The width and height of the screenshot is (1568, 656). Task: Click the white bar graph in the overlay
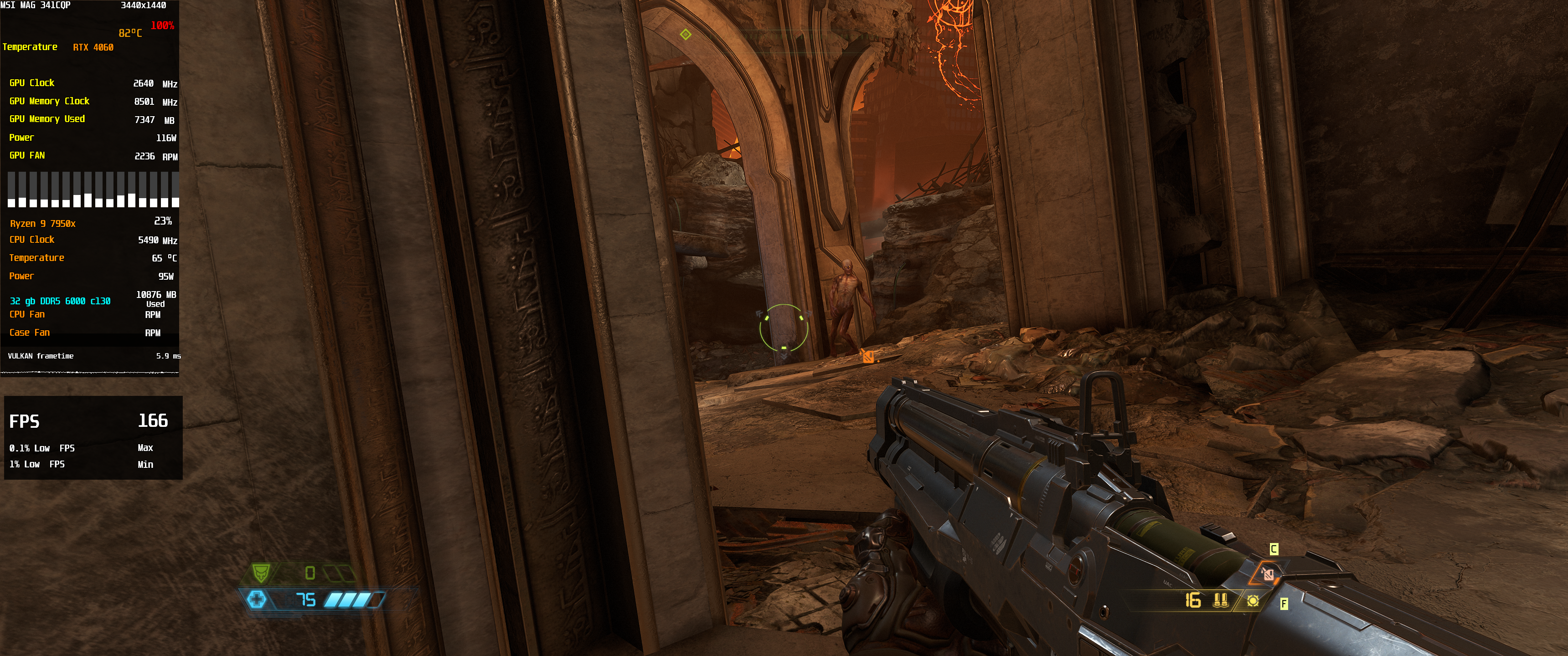93,189
